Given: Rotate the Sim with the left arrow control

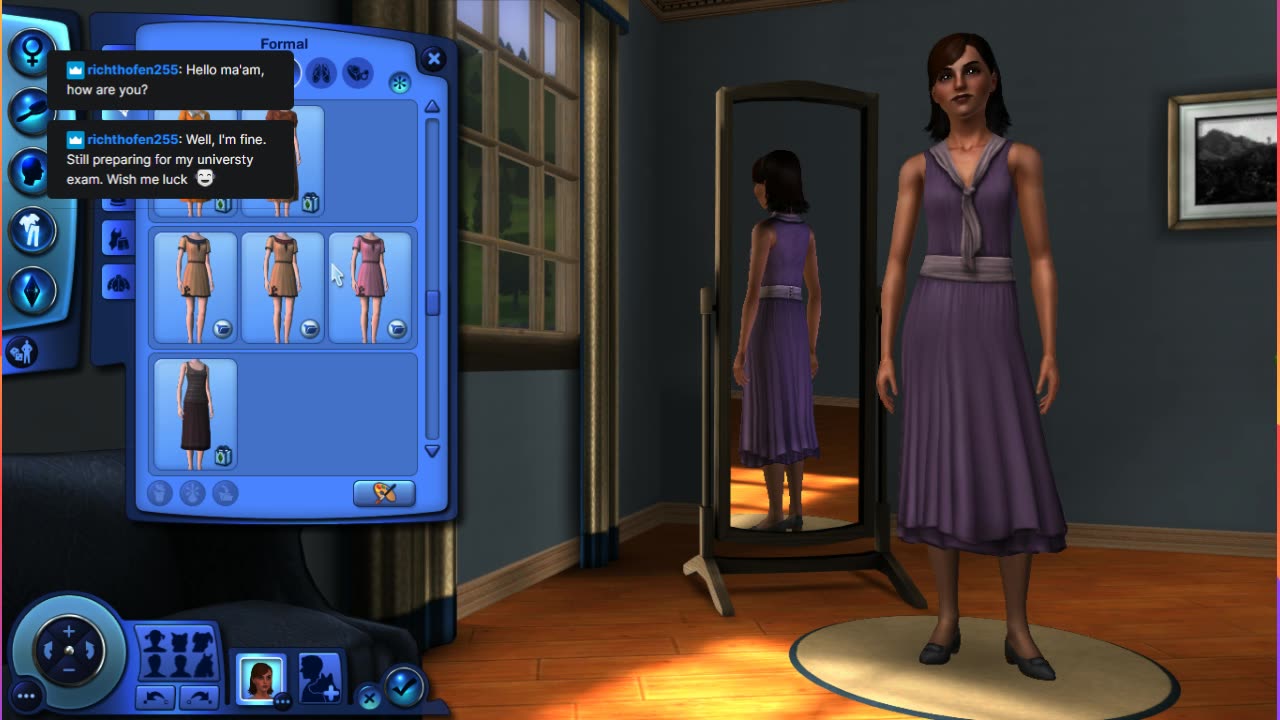Looking at the screenshot, I should (x=49, y=648).
